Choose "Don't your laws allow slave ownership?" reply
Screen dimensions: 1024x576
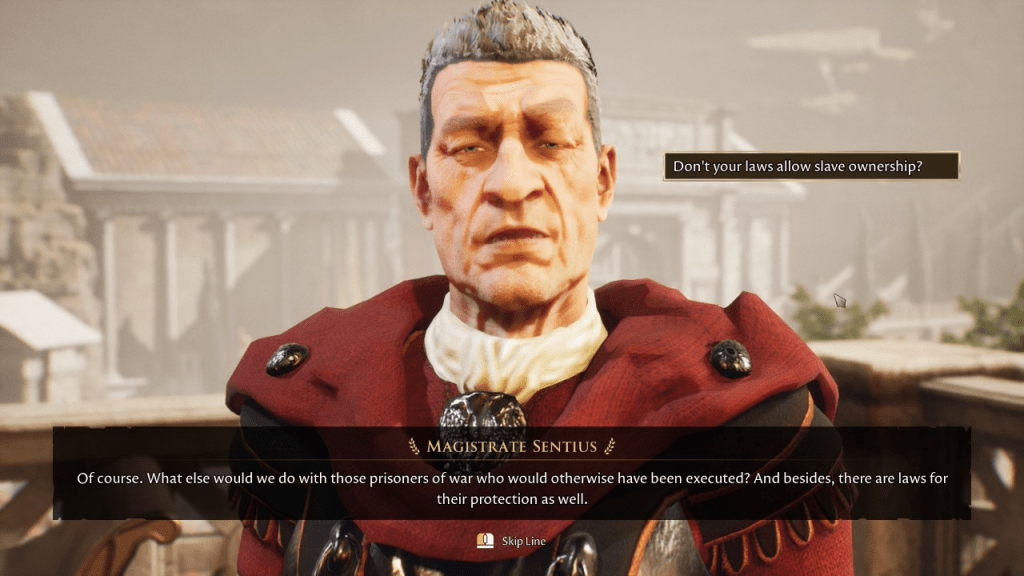pyautogui.click(x=810, y=166)
